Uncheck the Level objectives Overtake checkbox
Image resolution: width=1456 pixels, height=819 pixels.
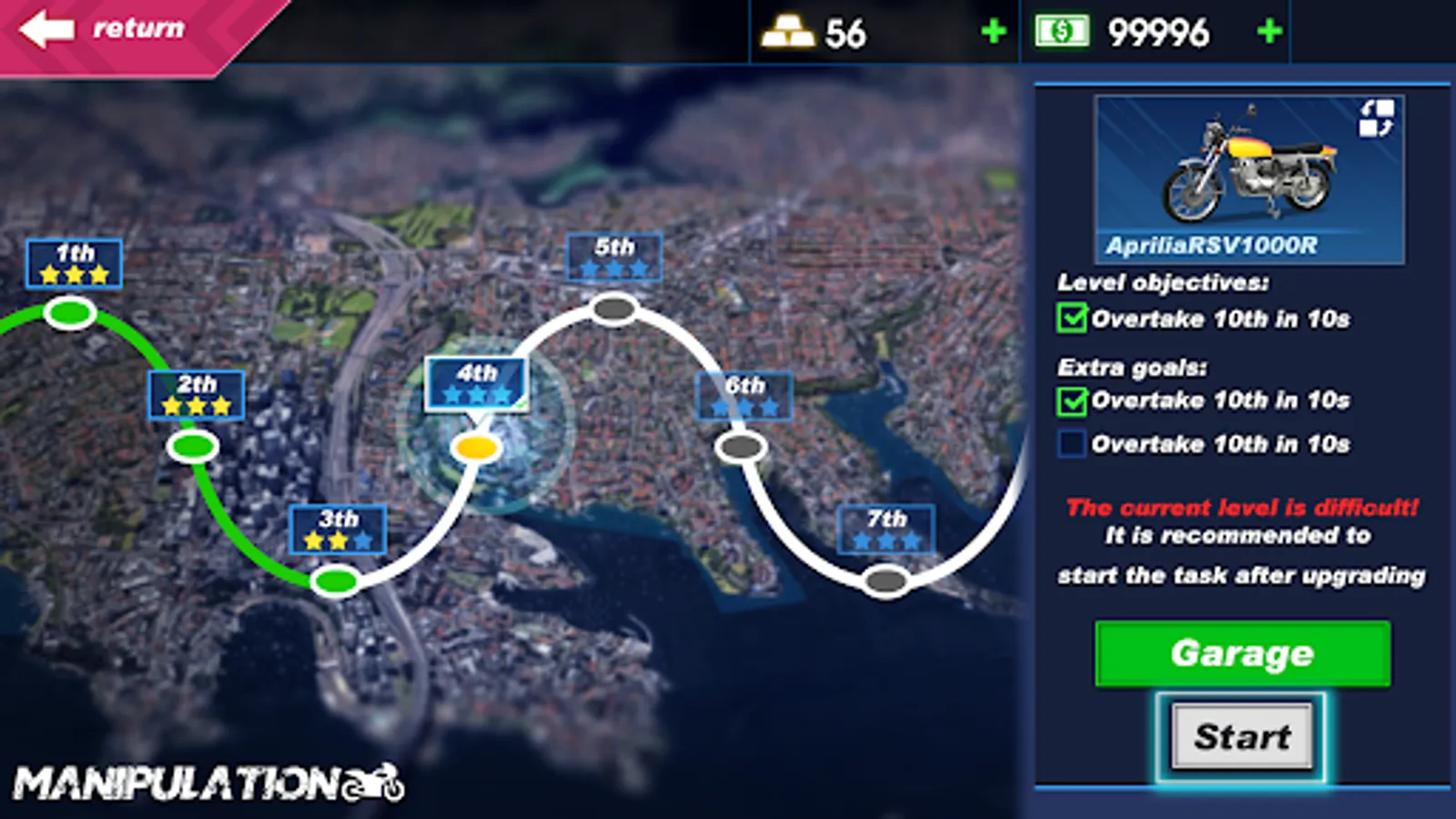coord(1073,317)
